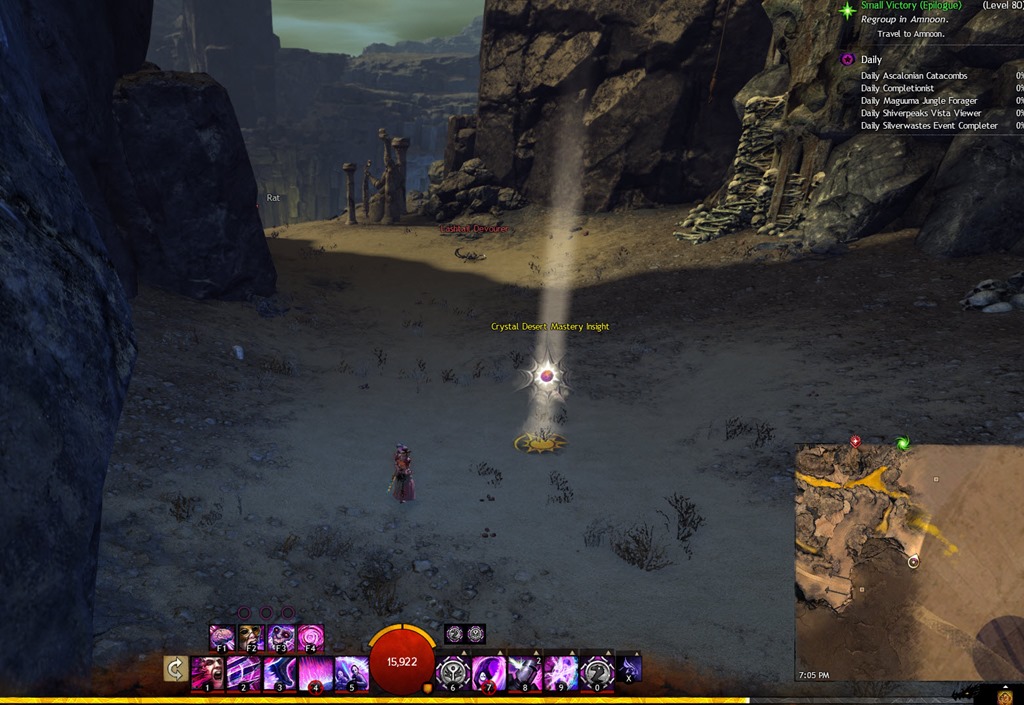Activate the healing skill in slot 6
The image size is (1024, 705).
[x=453, y=673]
